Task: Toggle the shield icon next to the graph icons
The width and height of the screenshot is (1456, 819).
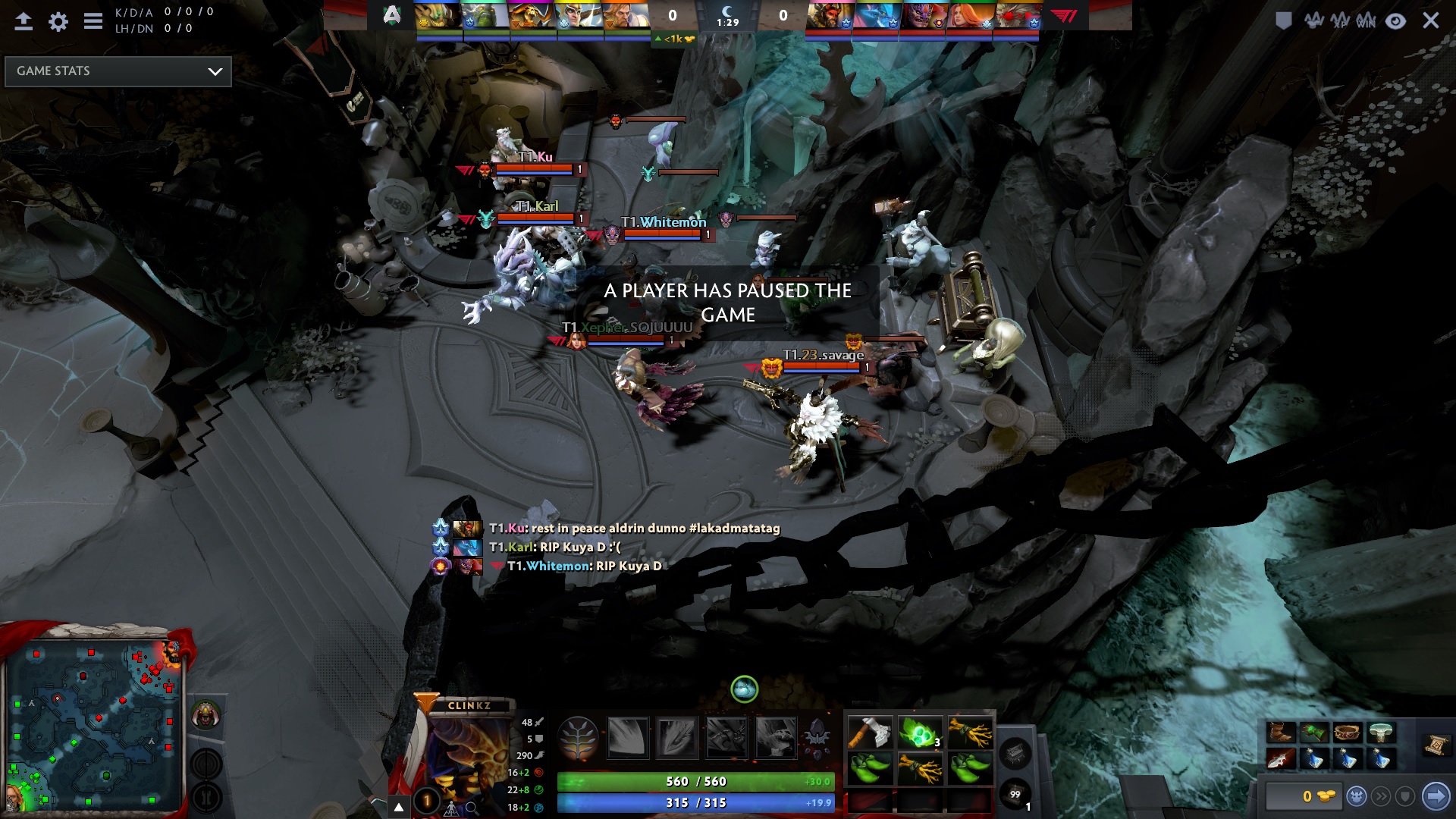Action: point(1284,20)
